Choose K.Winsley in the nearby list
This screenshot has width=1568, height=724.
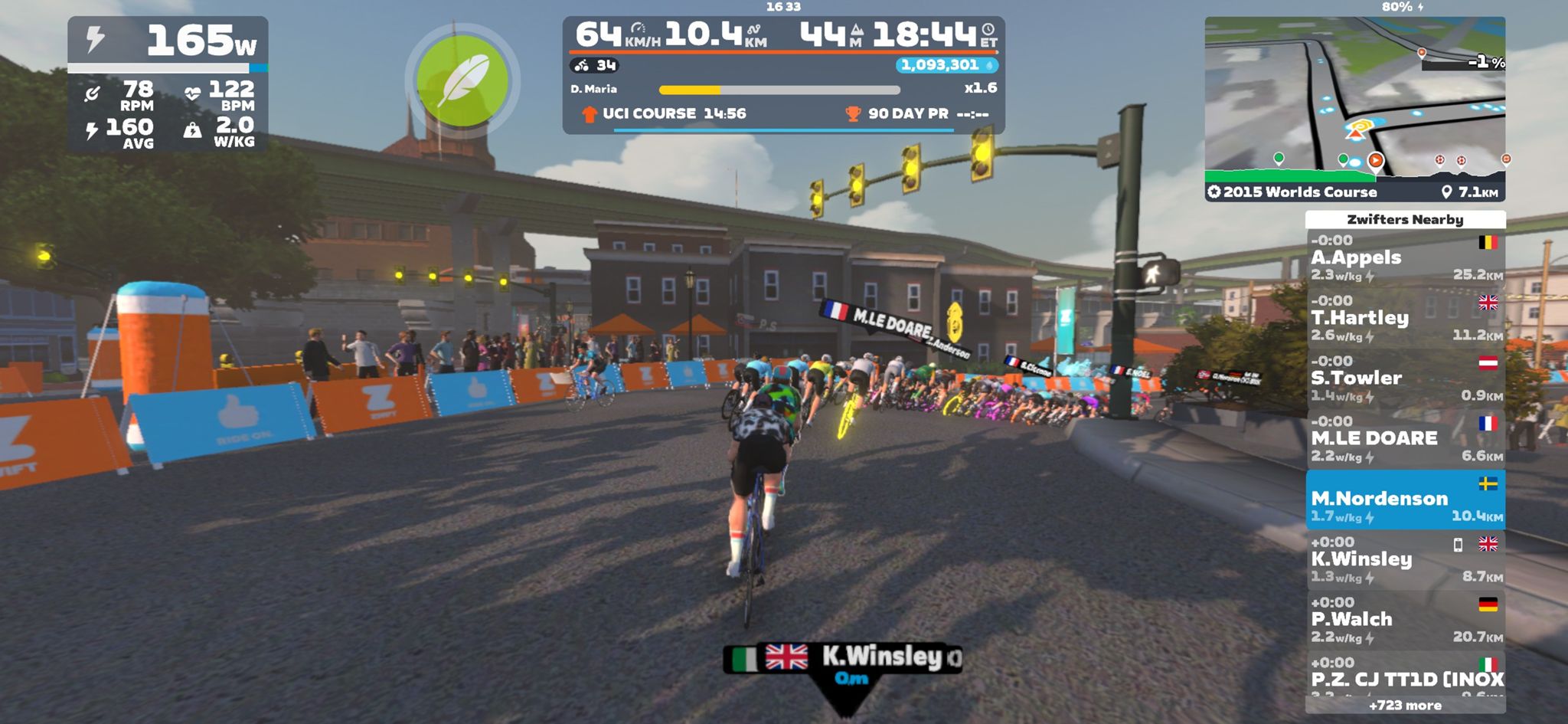click(1405, 560)
